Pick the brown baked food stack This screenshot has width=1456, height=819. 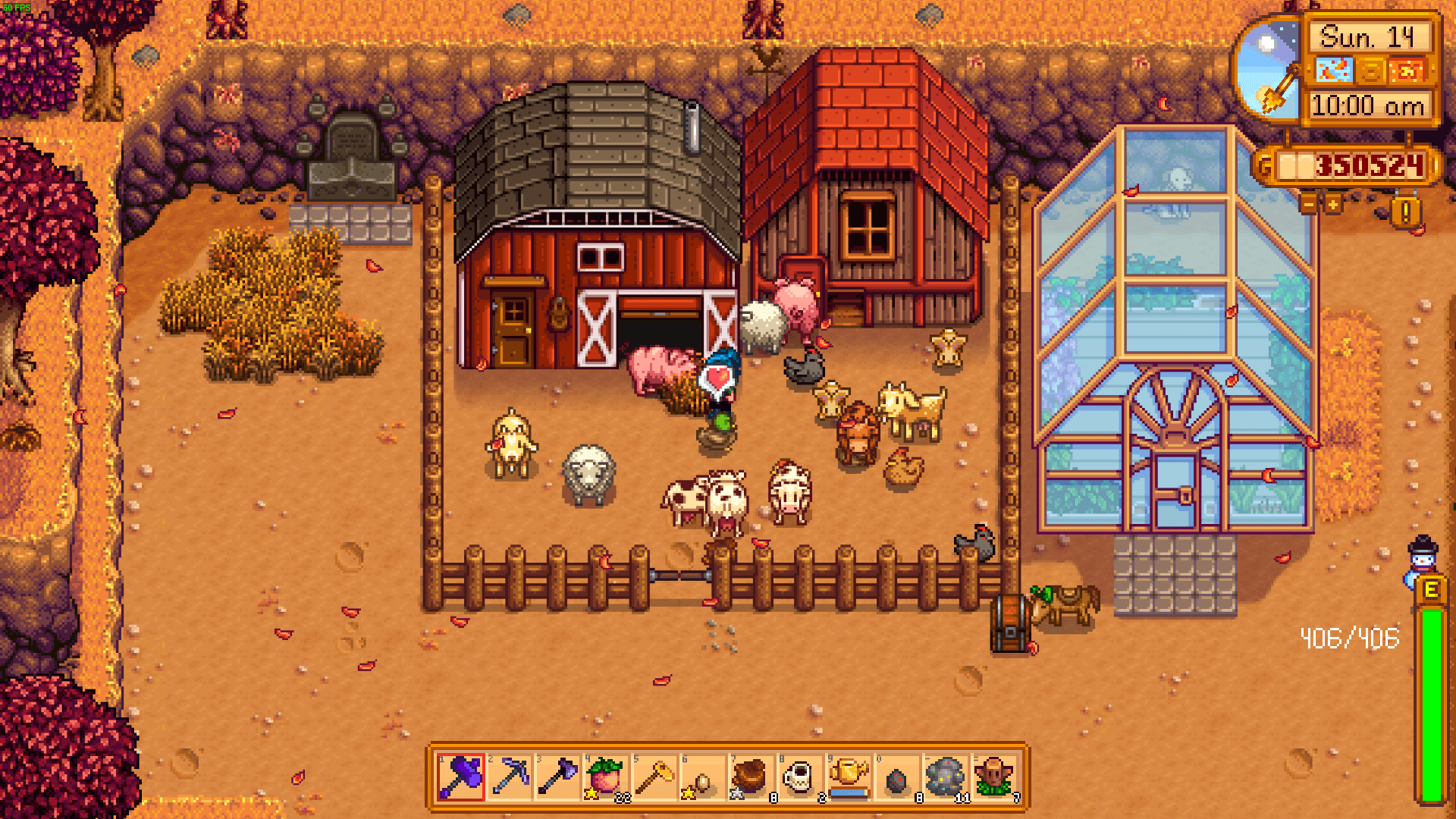click(x=752, y=777)
